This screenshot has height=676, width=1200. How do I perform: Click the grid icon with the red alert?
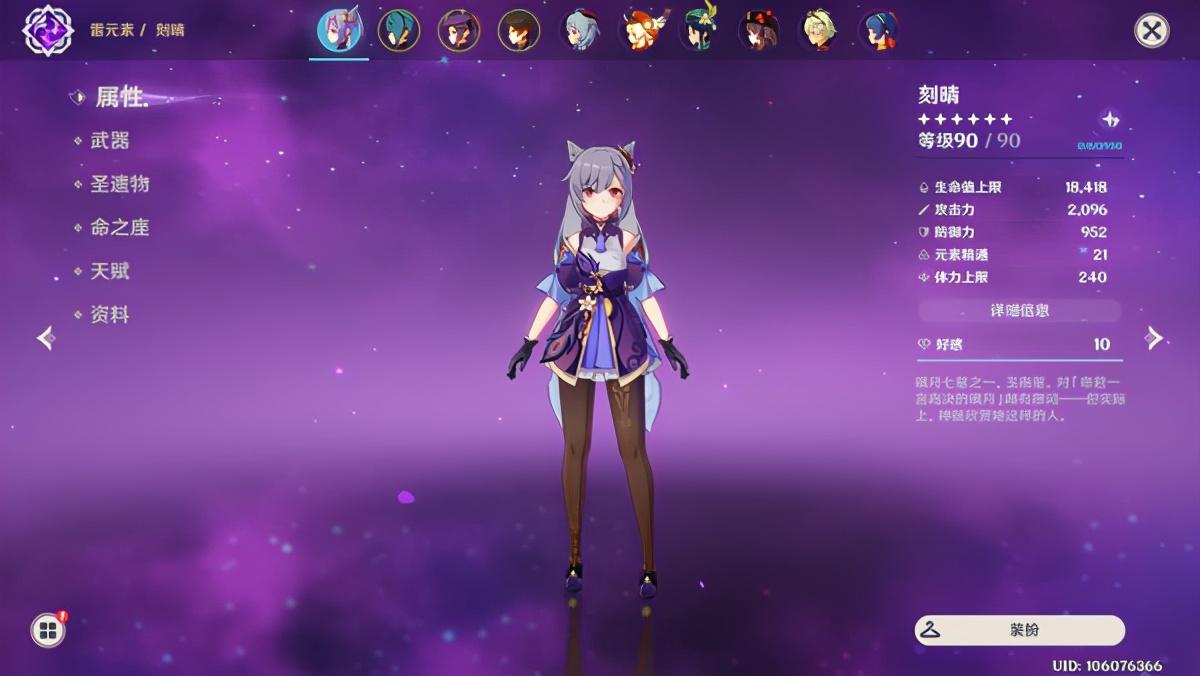pyautogui.click(x=47, y=629)
